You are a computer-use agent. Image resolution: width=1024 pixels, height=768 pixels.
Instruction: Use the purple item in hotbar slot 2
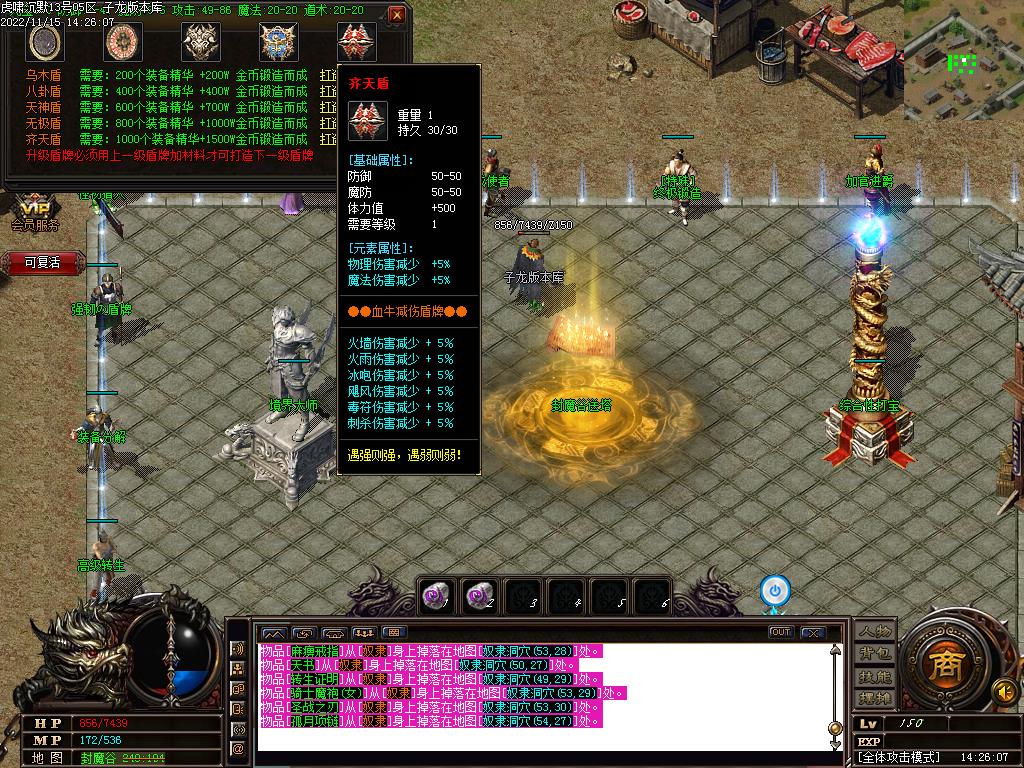coord(481,596)
